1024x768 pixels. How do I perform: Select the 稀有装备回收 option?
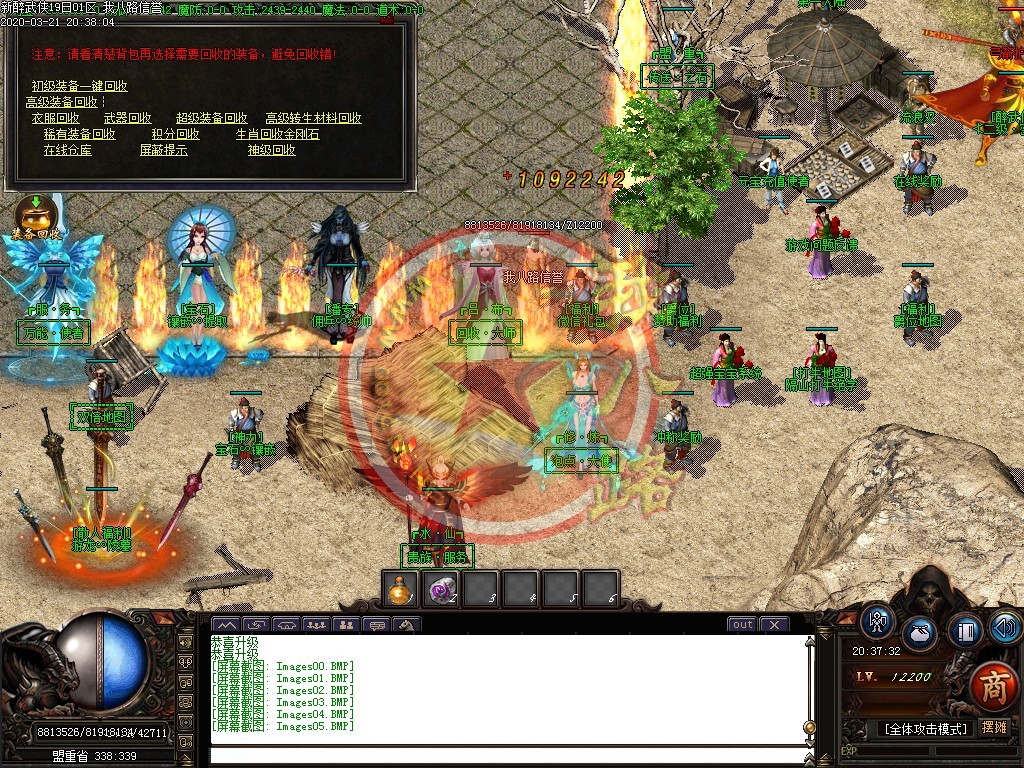coord(79,134)
